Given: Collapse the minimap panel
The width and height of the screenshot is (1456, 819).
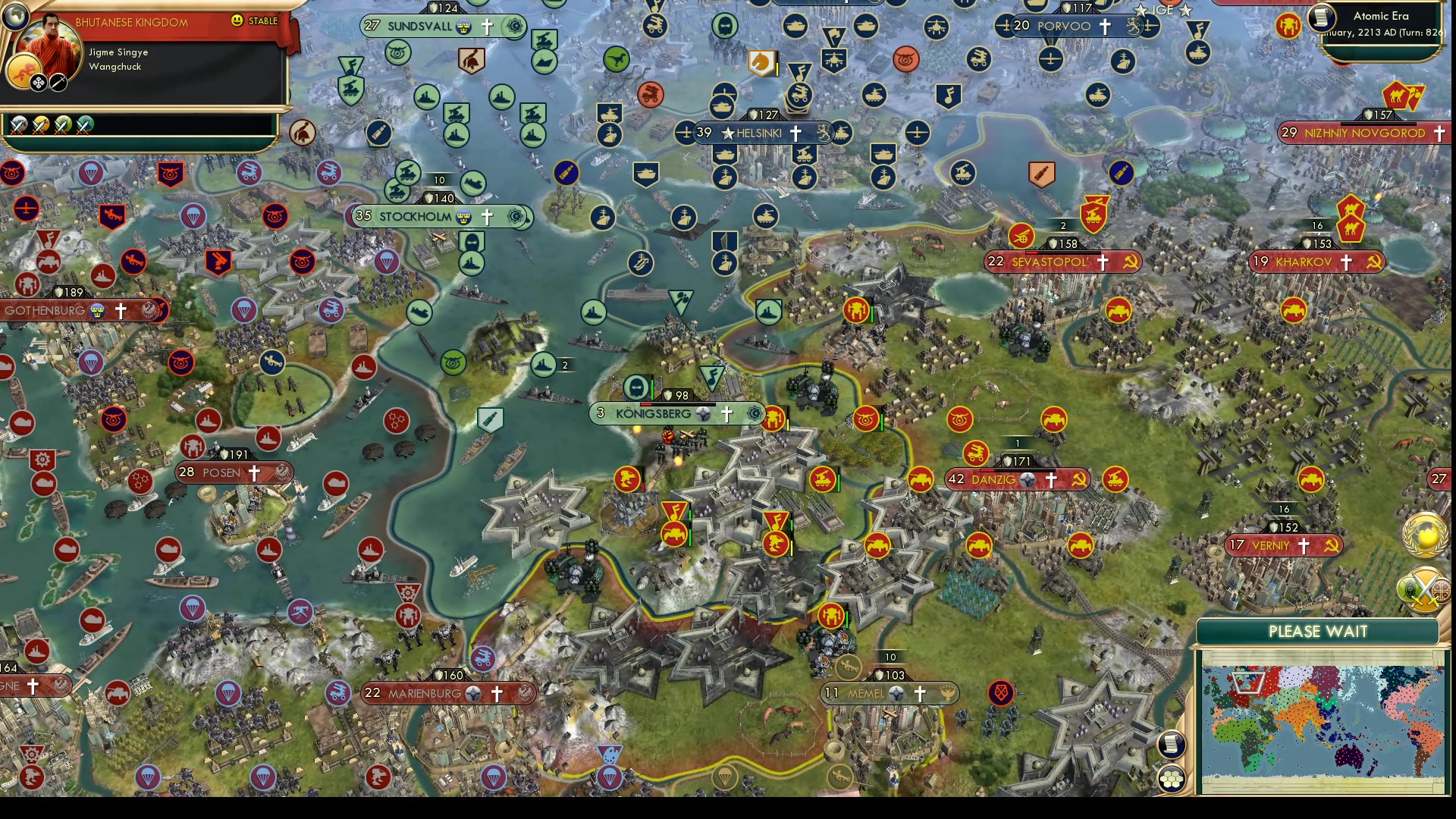Looking at the screenshot, I should pos(1319,631).
